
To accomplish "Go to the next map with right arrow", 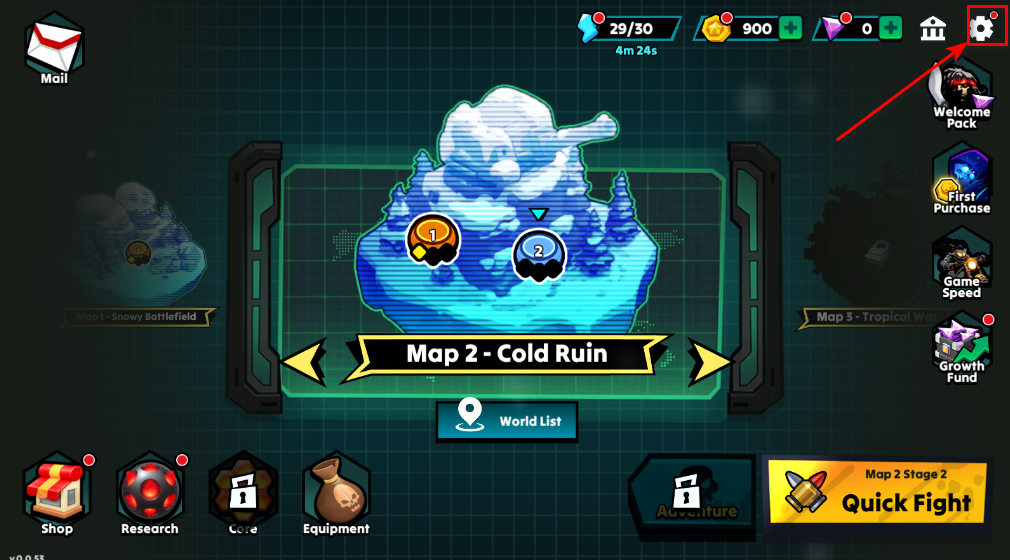I will [711, 360].
